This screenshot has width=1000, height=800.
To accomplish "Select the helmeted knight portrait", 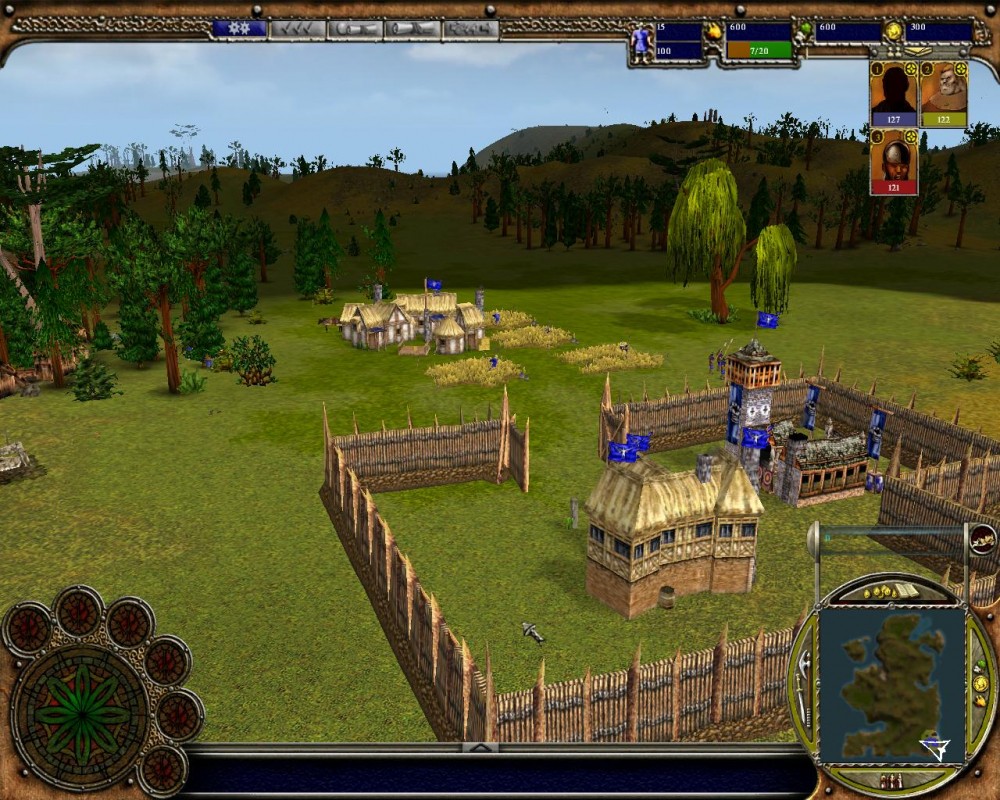I will [x=893, y=160].
